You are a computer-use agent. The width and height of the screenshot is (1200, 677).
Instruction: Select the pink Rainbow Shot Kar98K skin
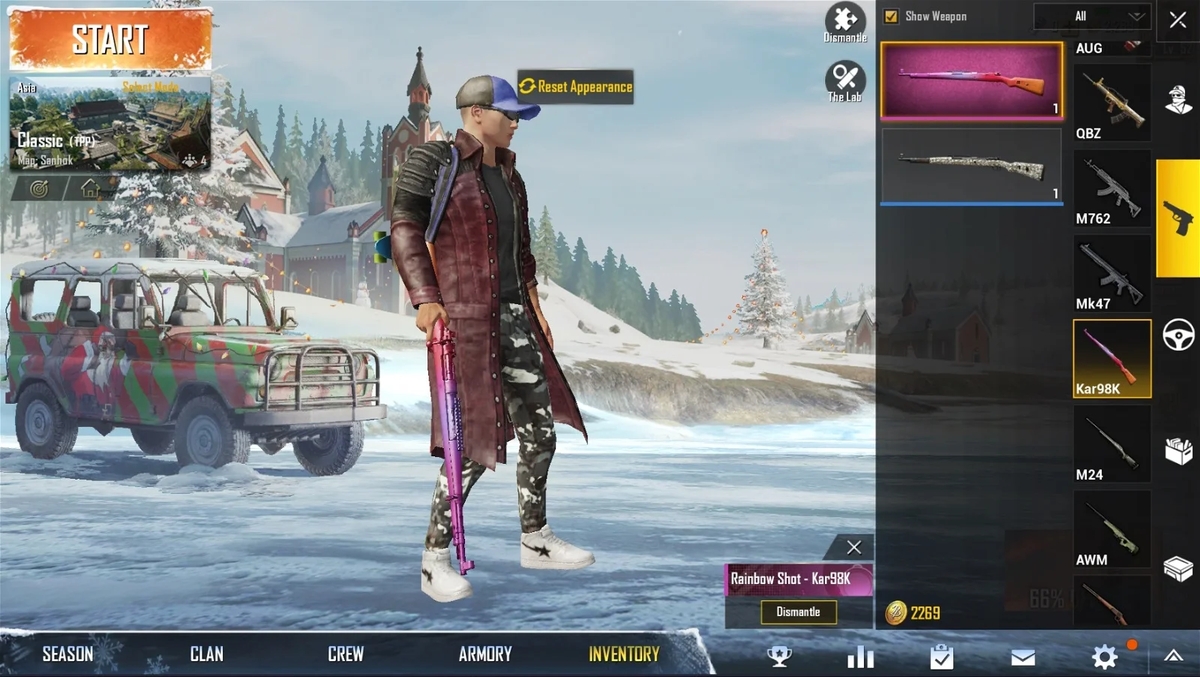tap(971, 81)
